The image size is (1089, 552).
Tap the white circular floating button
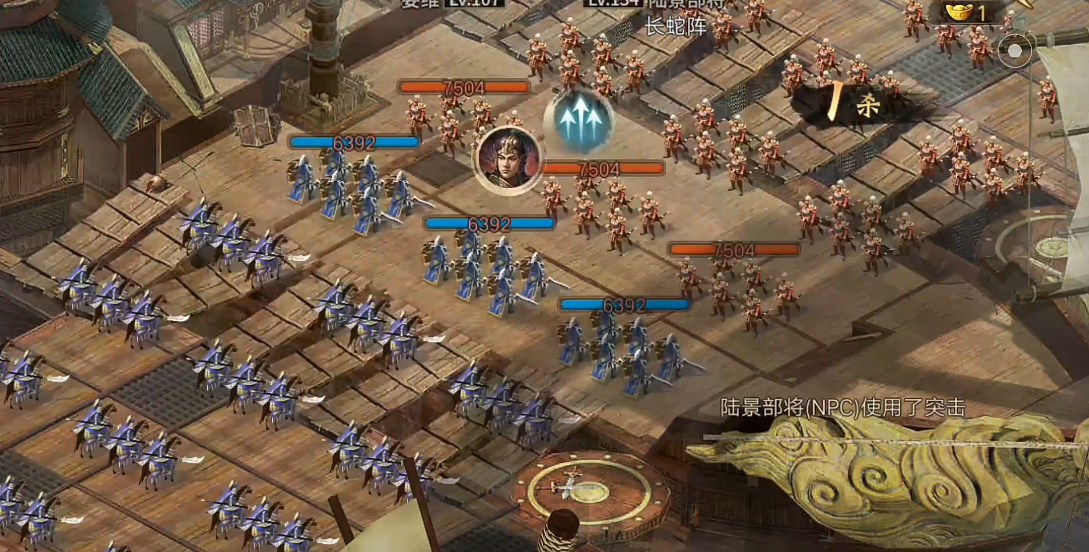click(x=1016, y=50)
